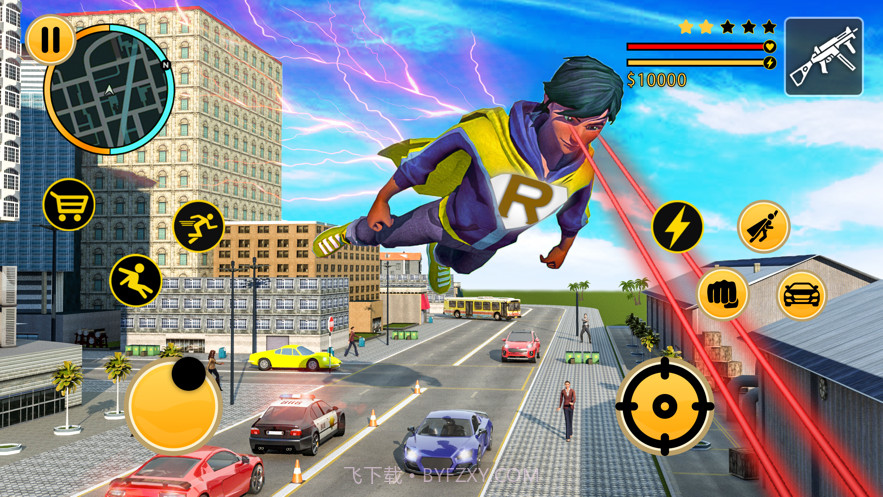Activate the sprint running button
The width and height of the screenshot is (883, 497).
(x=199, y=226)
